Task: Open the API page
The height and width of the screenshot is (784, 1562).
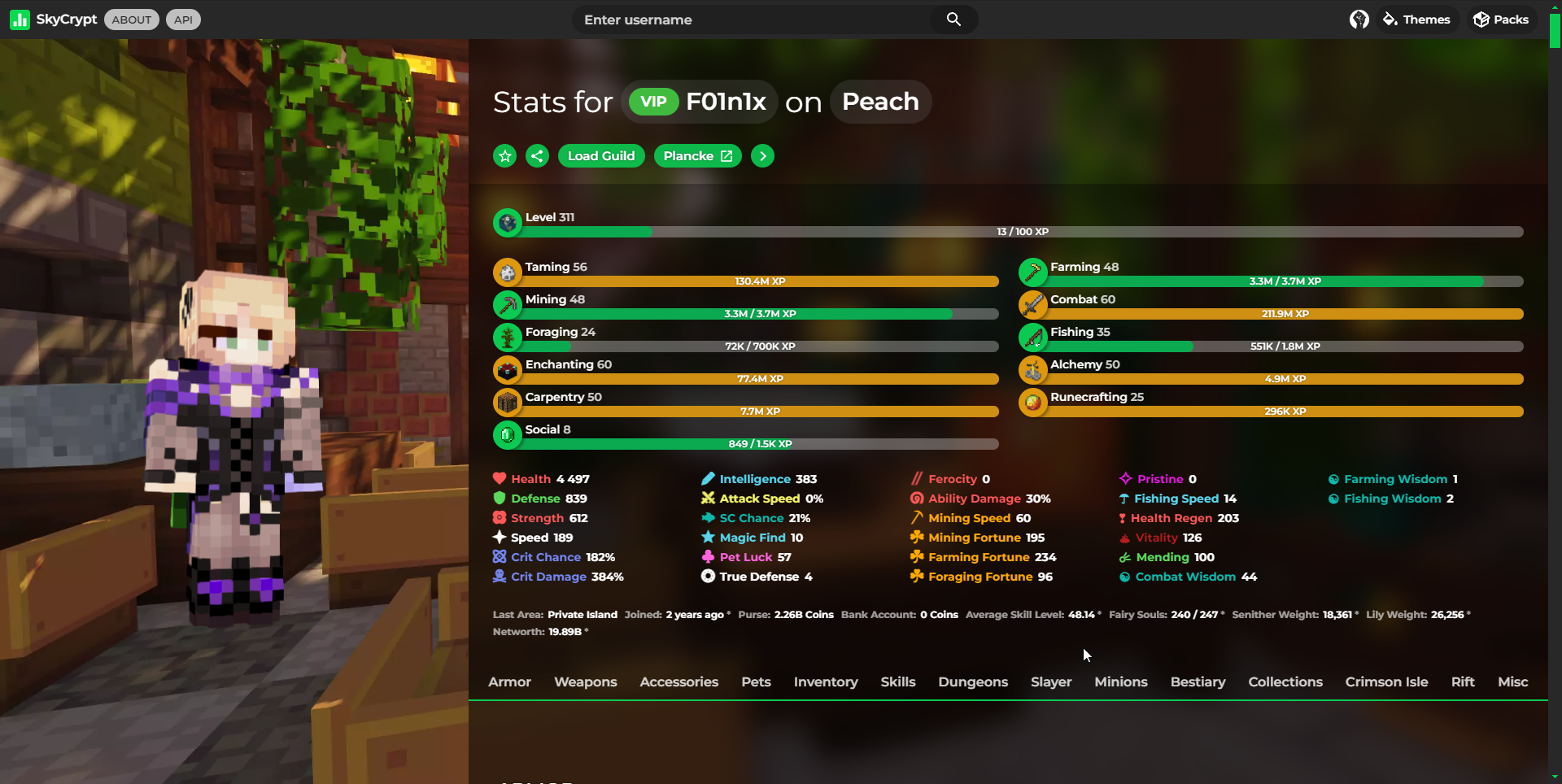Action: (x=183, y=20)
